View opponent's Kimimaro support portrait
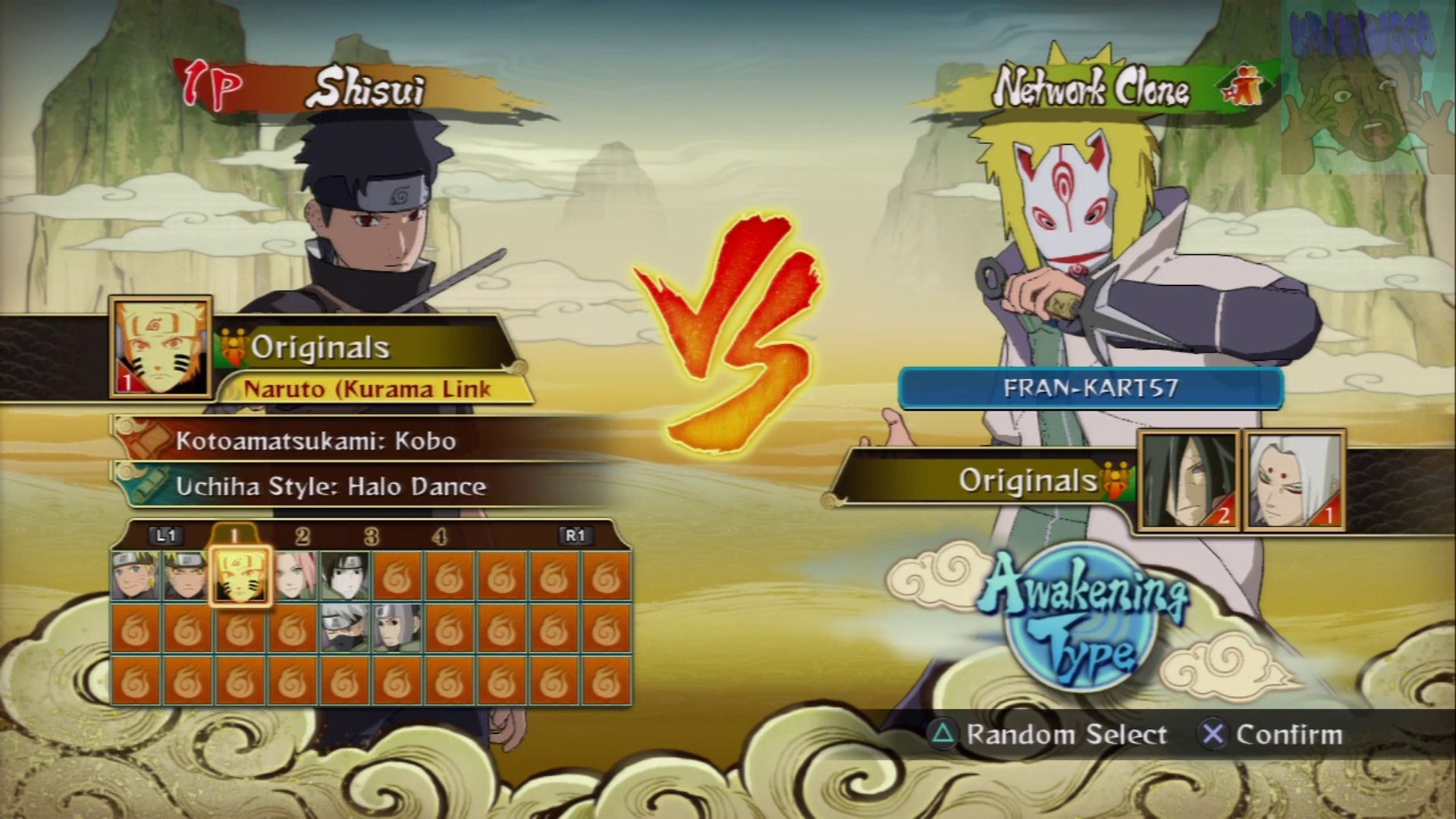 point(1294,480)
